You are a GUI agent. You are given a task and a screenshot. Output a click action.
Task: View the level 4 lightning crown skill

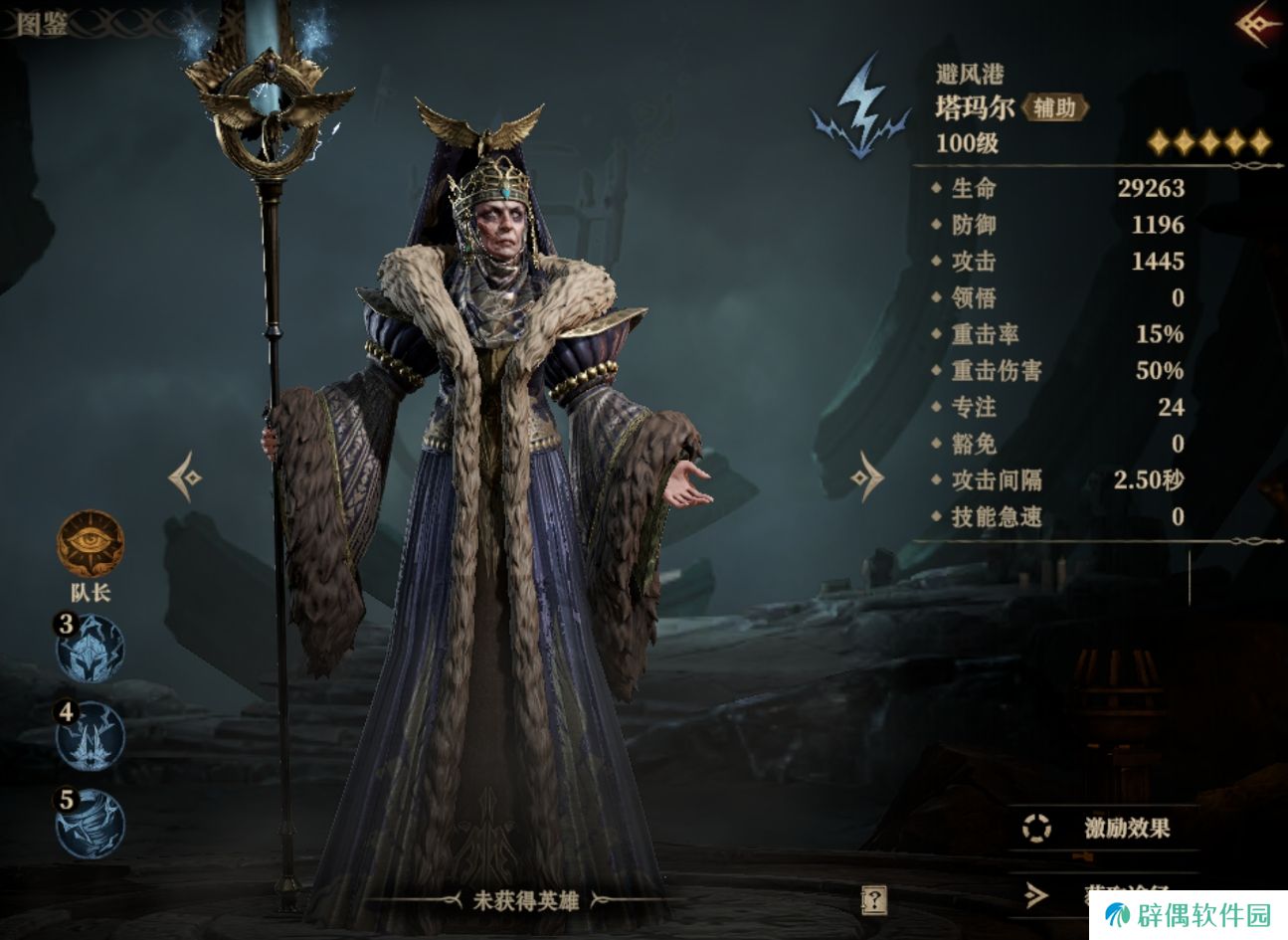pyautogui.click(x=90, y=735)
